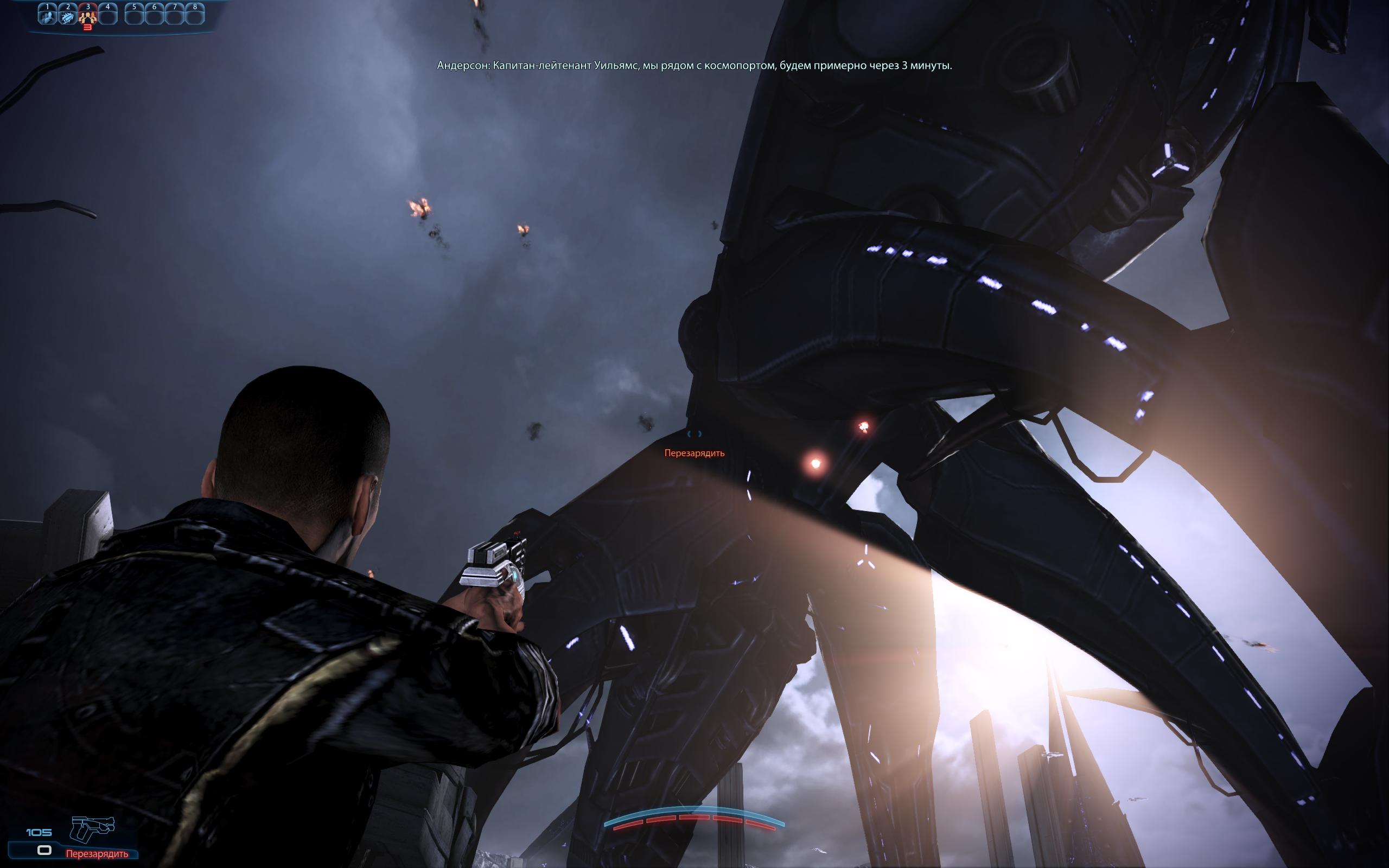
Task: Click the pistol weapon outline icon
Action: pyautogui.click(x=92, y=829)
